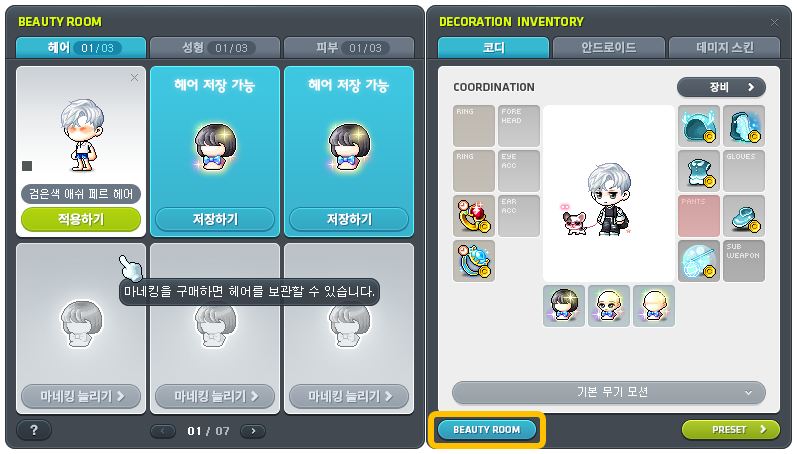Image resolution: width=797 pixels, height=454 pixels.
Task: Close the saved hair card's X
Action: click(135, 78)
